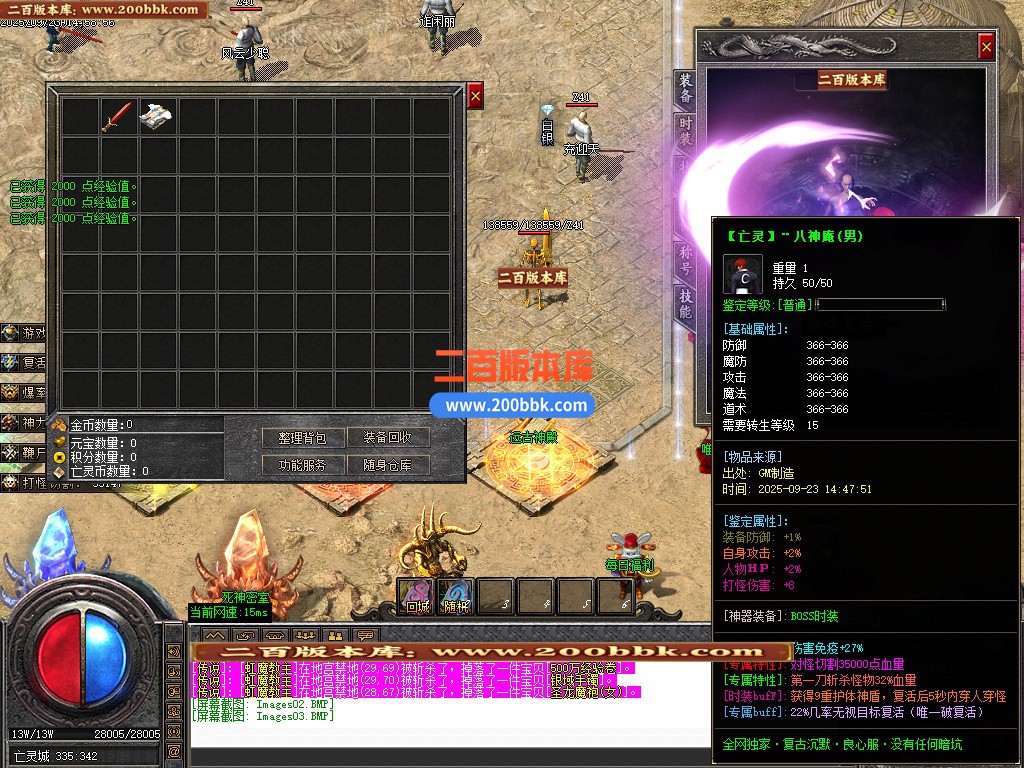1024x768 pixels.
Task: Use the 回城 return-to-town hotbar item
Action: 416,596
